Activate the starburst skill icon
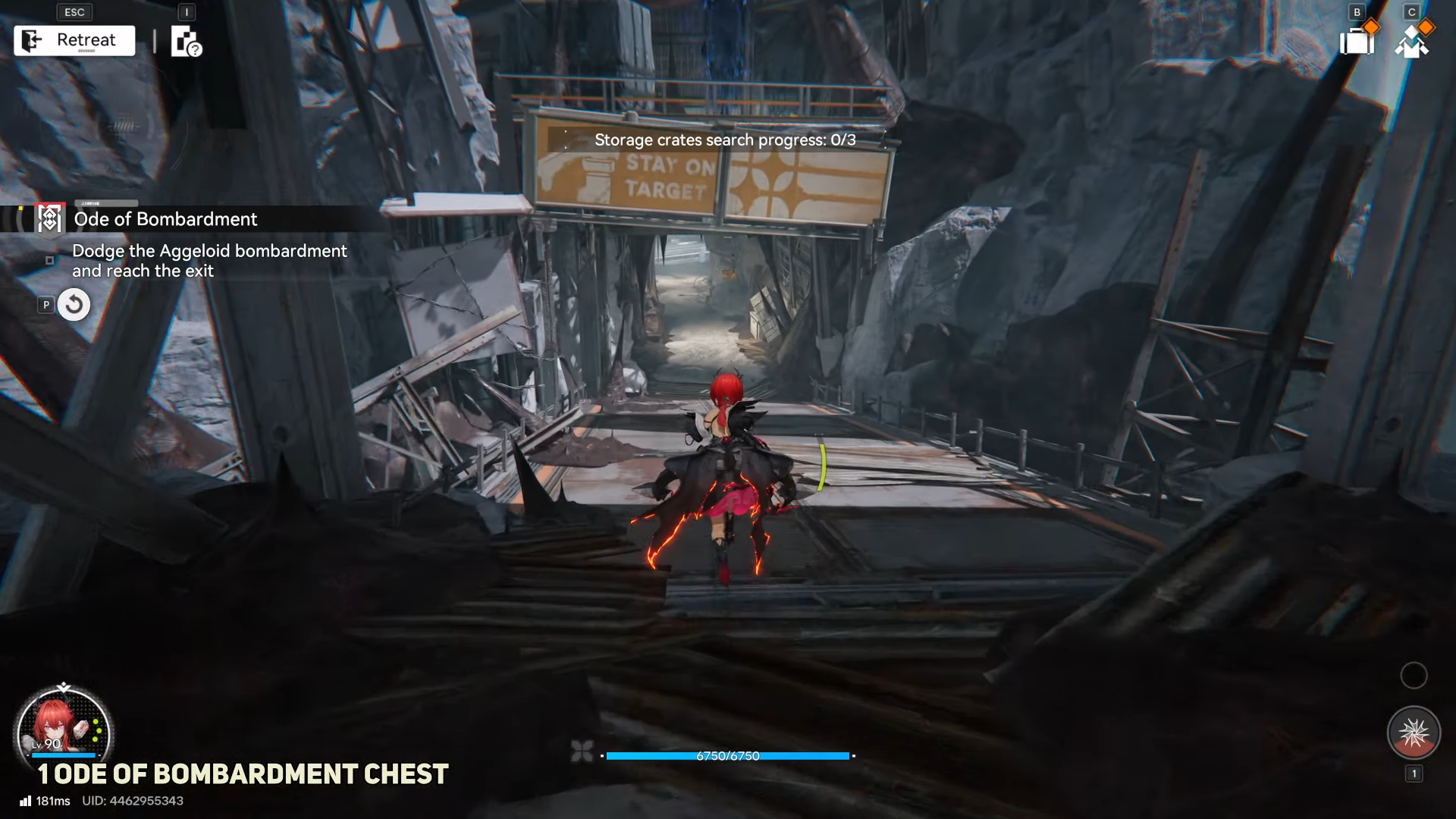Viewport: 1456px width, 819px height. click(1414, 733)
